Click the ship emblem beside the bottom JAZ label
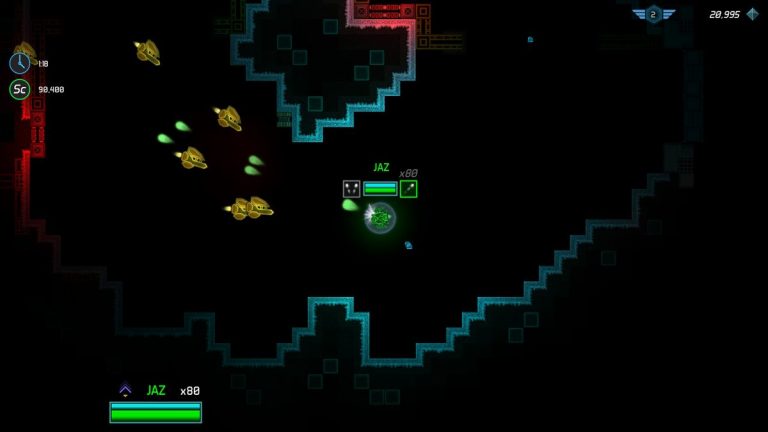Screen dimensions: 768x432 point(125,390)
